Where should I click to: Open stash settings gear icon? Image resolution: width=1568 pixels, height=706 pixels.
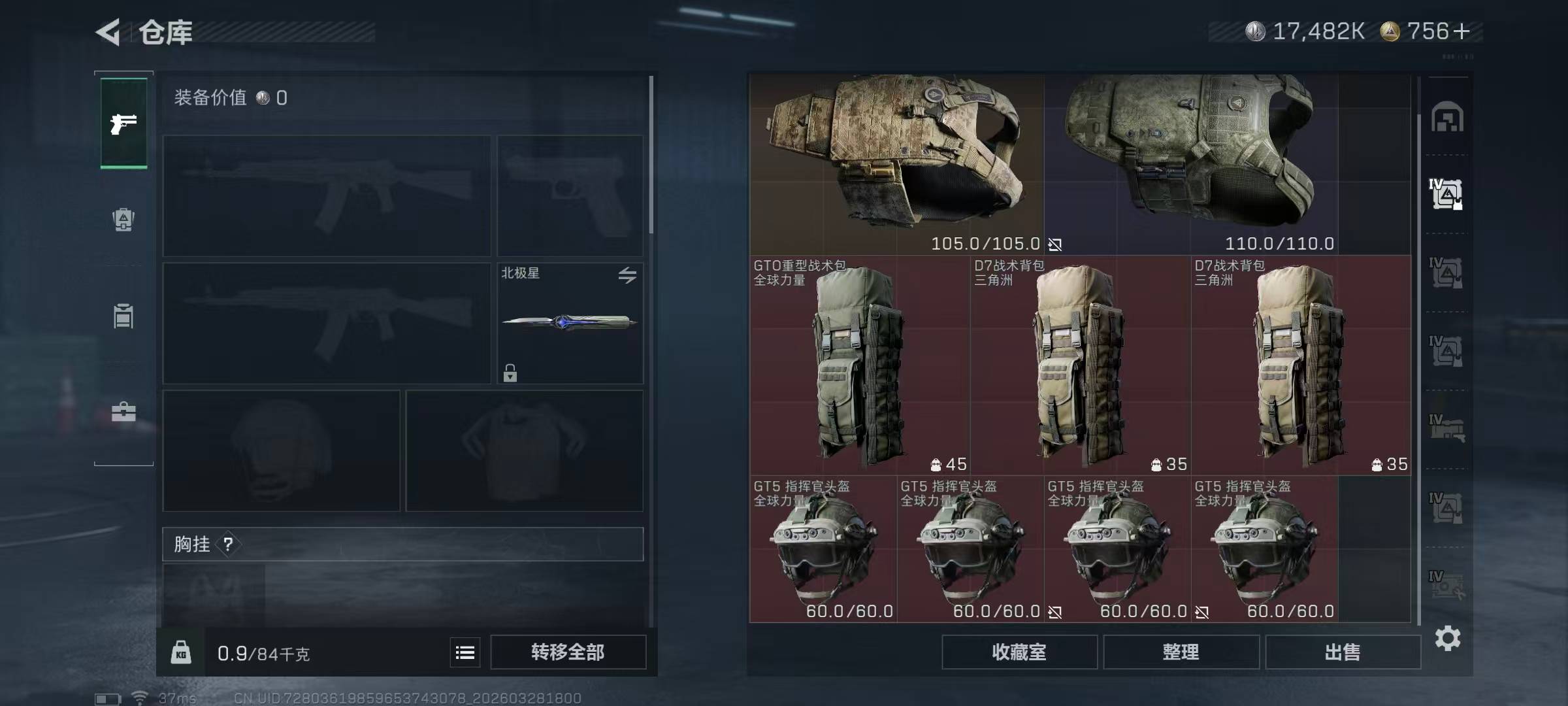[x=1447, y=639]
